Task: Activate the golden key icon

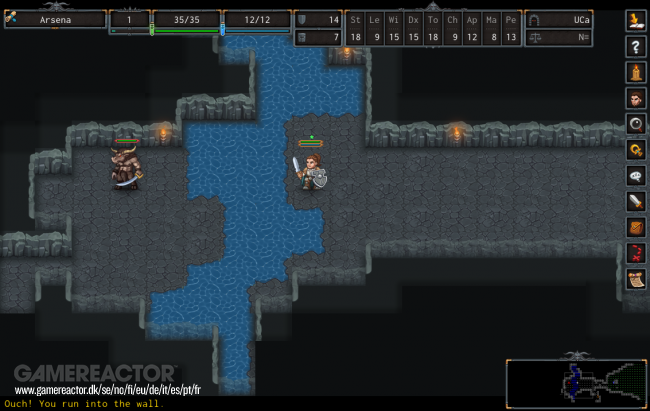Action: point(635,150)
